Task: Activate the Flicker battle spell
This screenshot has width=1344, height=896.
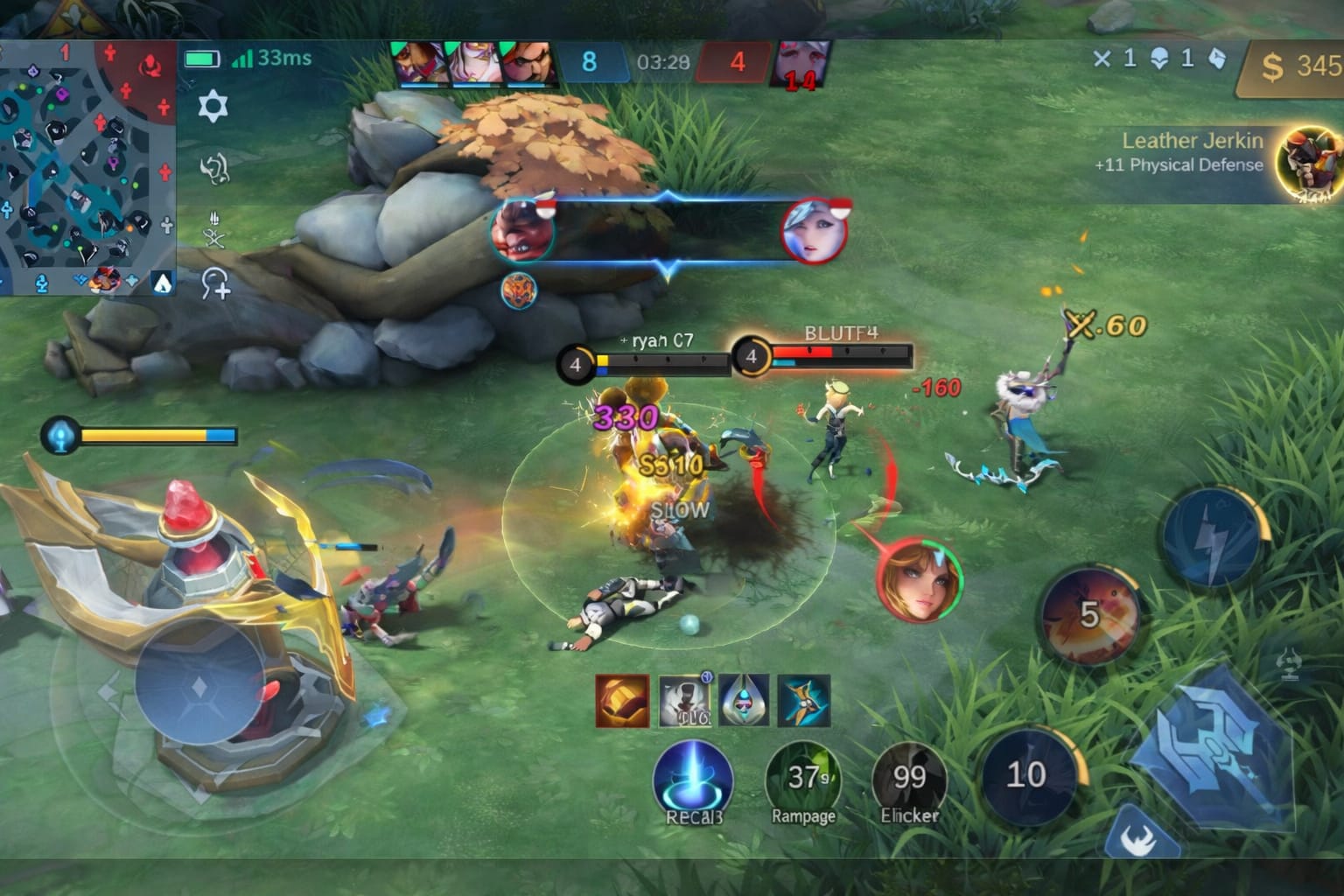Action: tap(909, 779)
